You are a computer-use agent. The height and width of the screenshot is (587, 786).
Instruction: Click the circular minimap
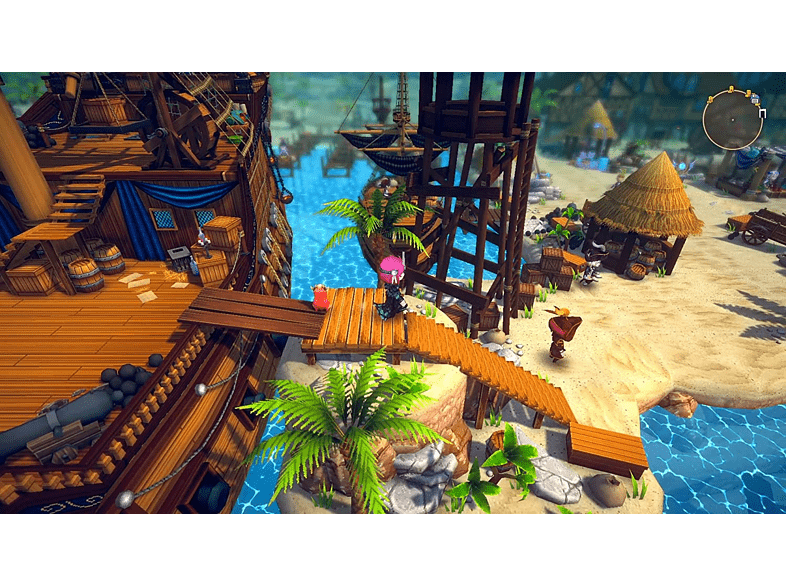pyautogui.click(x=733, y=120)
